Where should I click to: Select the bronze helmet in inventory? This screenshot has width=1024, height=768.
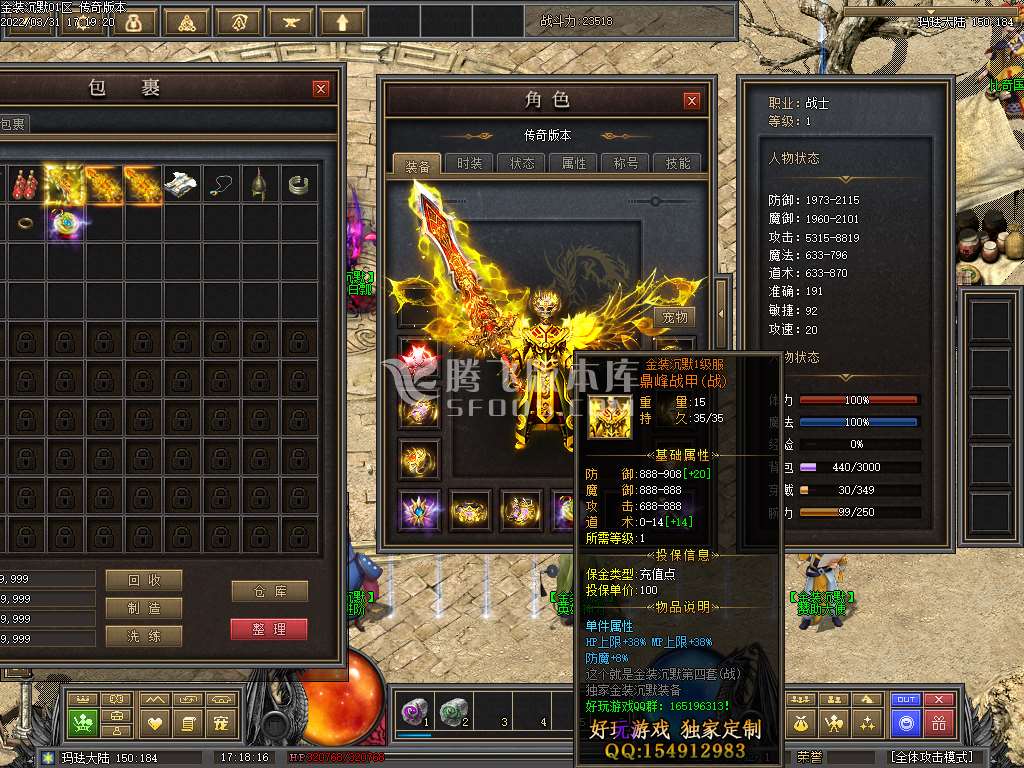coord(259,185)
